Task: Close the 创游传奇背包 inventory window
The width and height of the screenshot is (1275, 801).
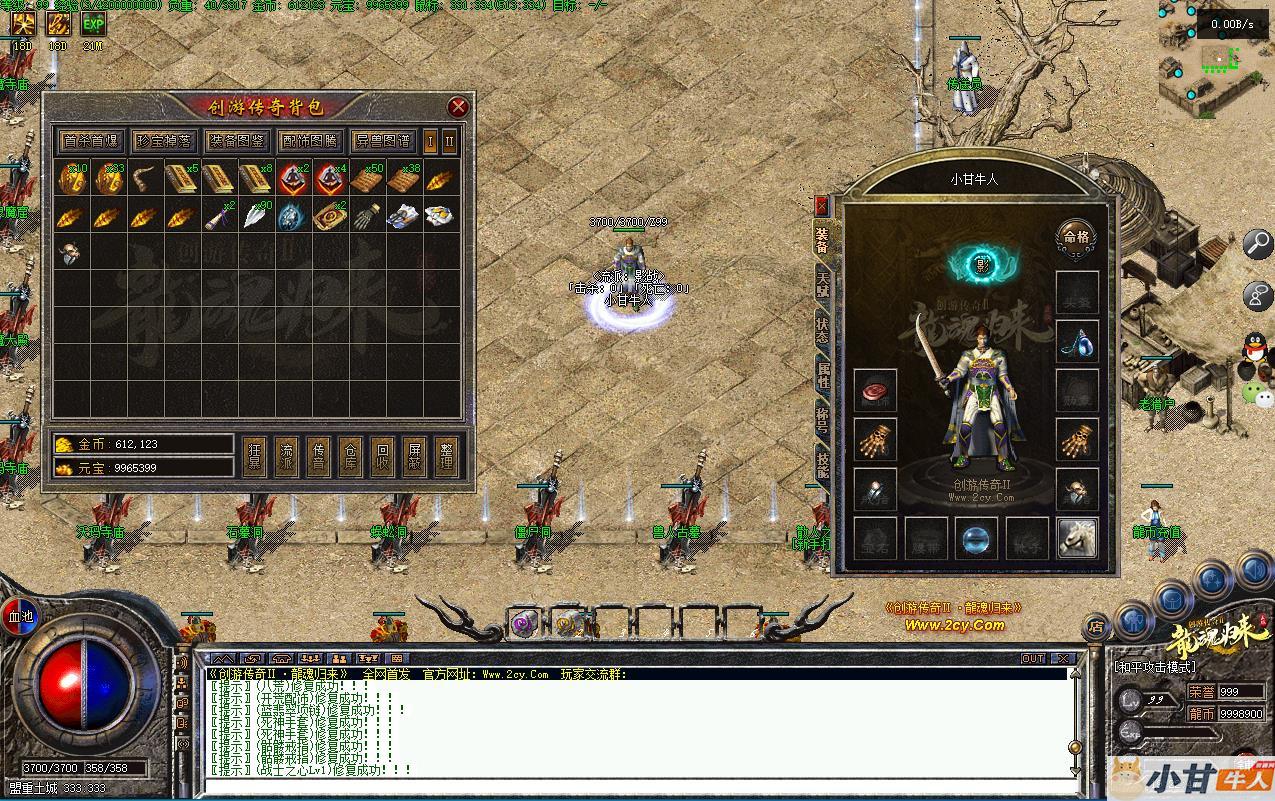Action: point(458,107)
